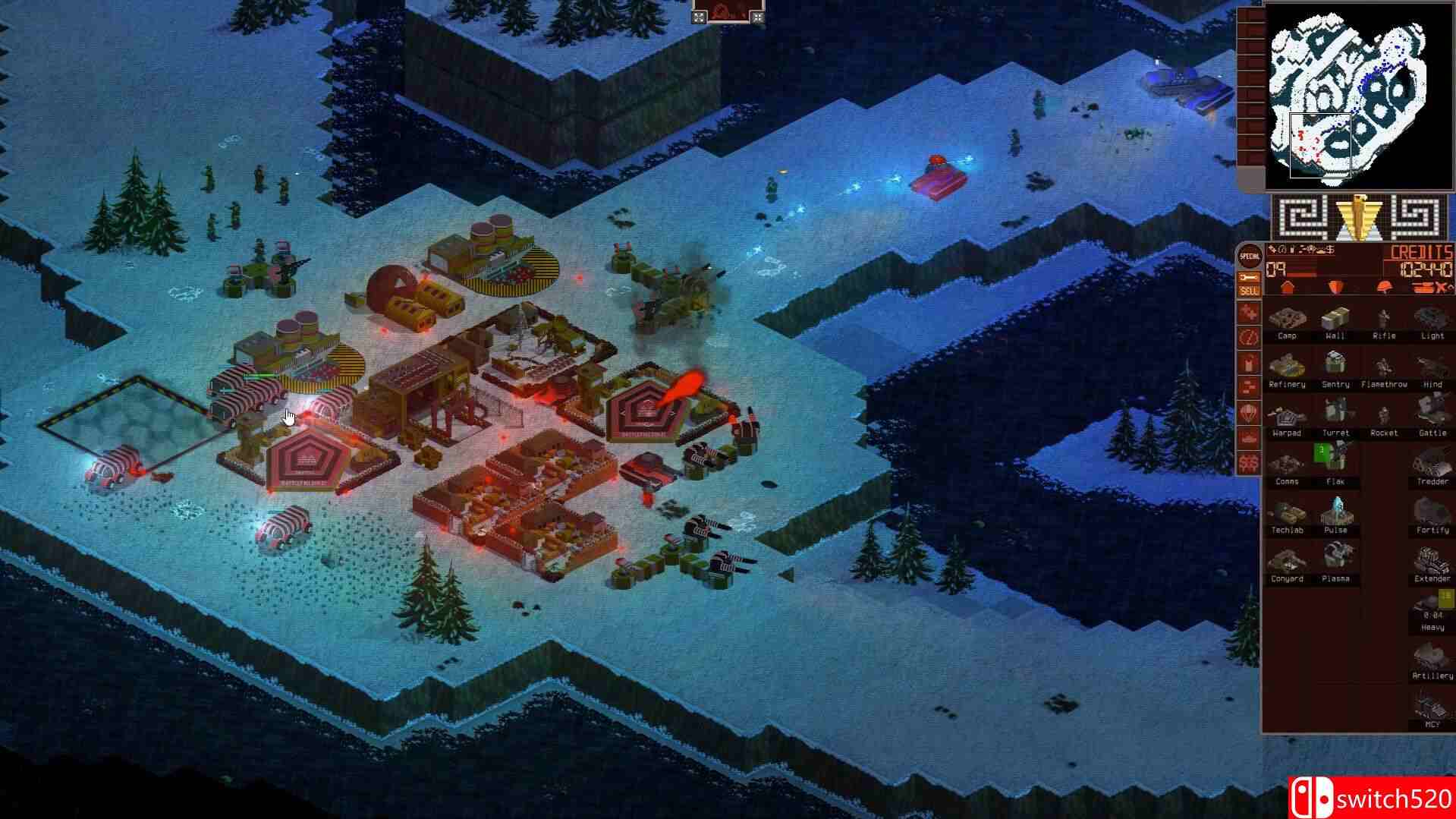Select the Refinery build icon
1456x819 pixels.
(1288, 367)
